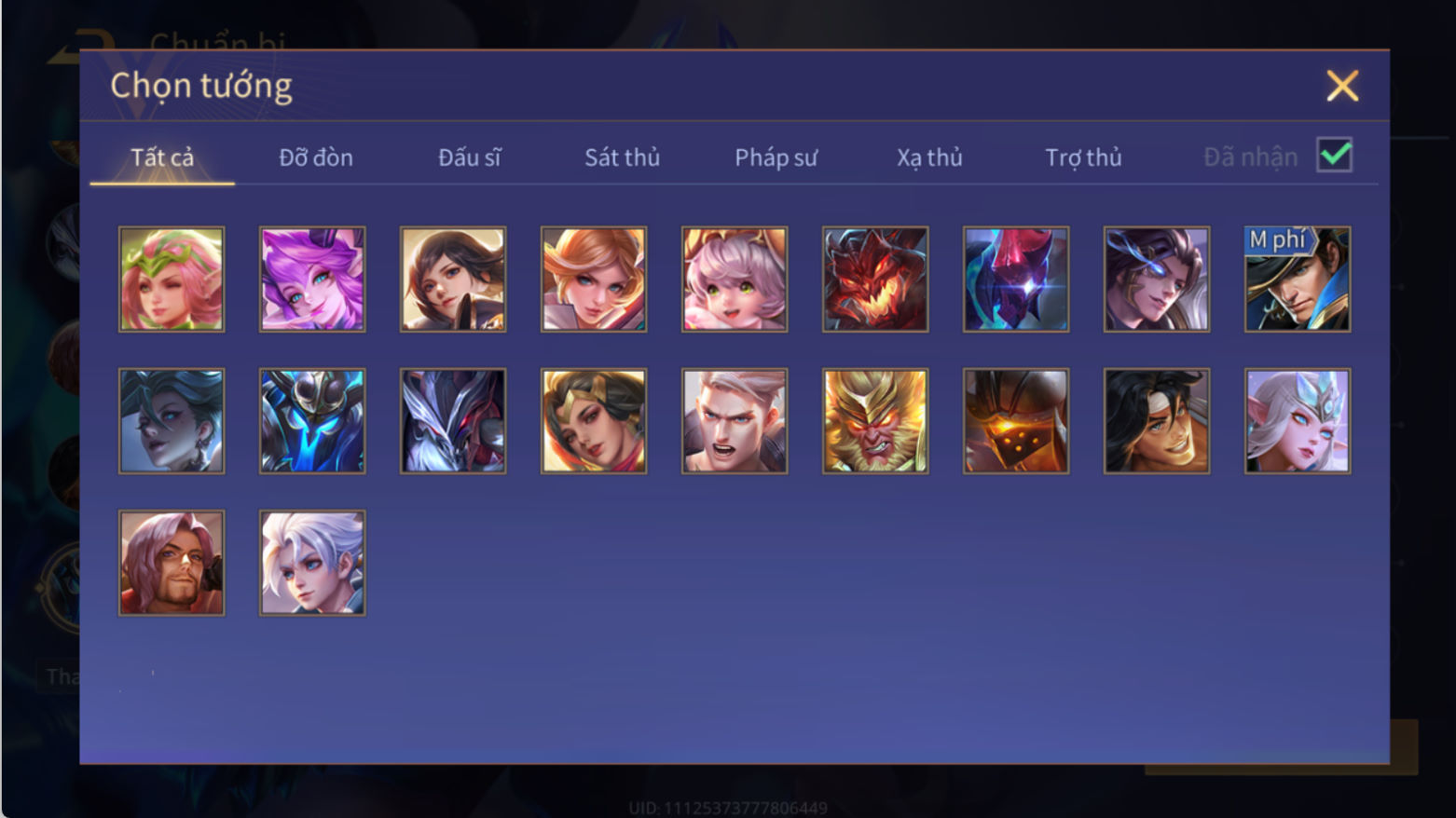Choose the white-haired boy hero portrait
Screen dimensions: 1456x818
pyautogui.click(x=312, y=563)
